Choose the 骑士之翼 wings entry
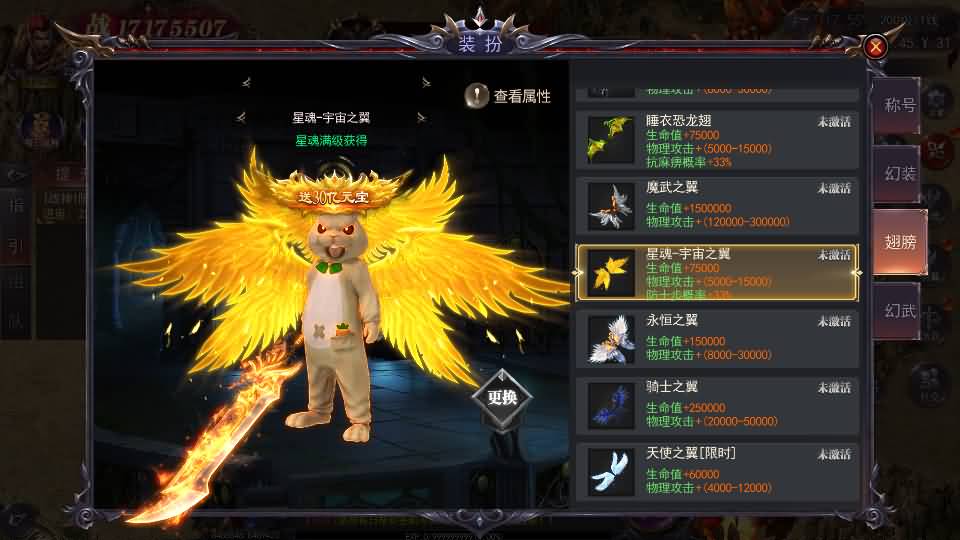The image size is (960, 540). [x=717, y=406]
